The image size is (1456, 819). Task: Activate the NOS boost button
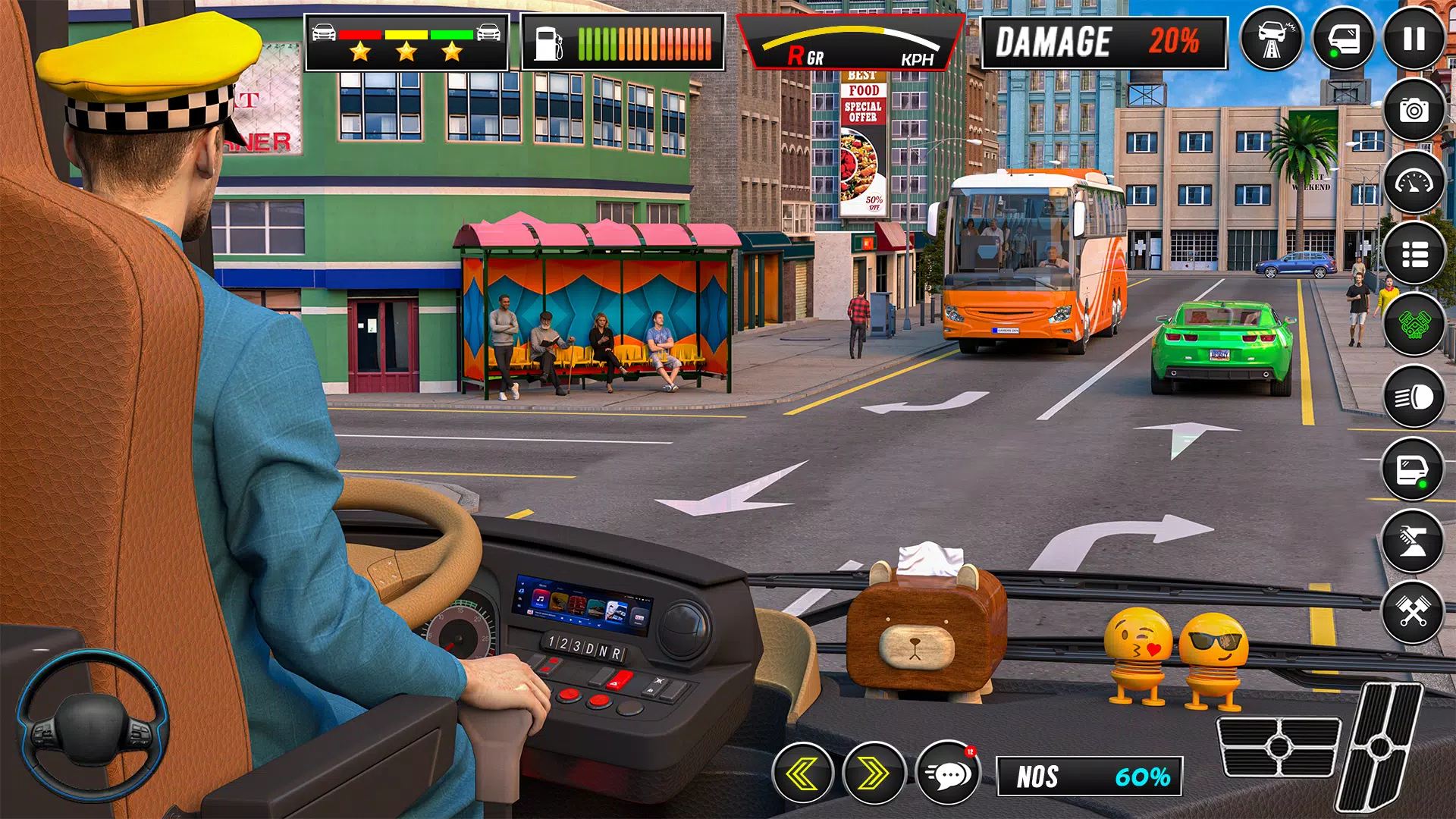coord(1089,777)
